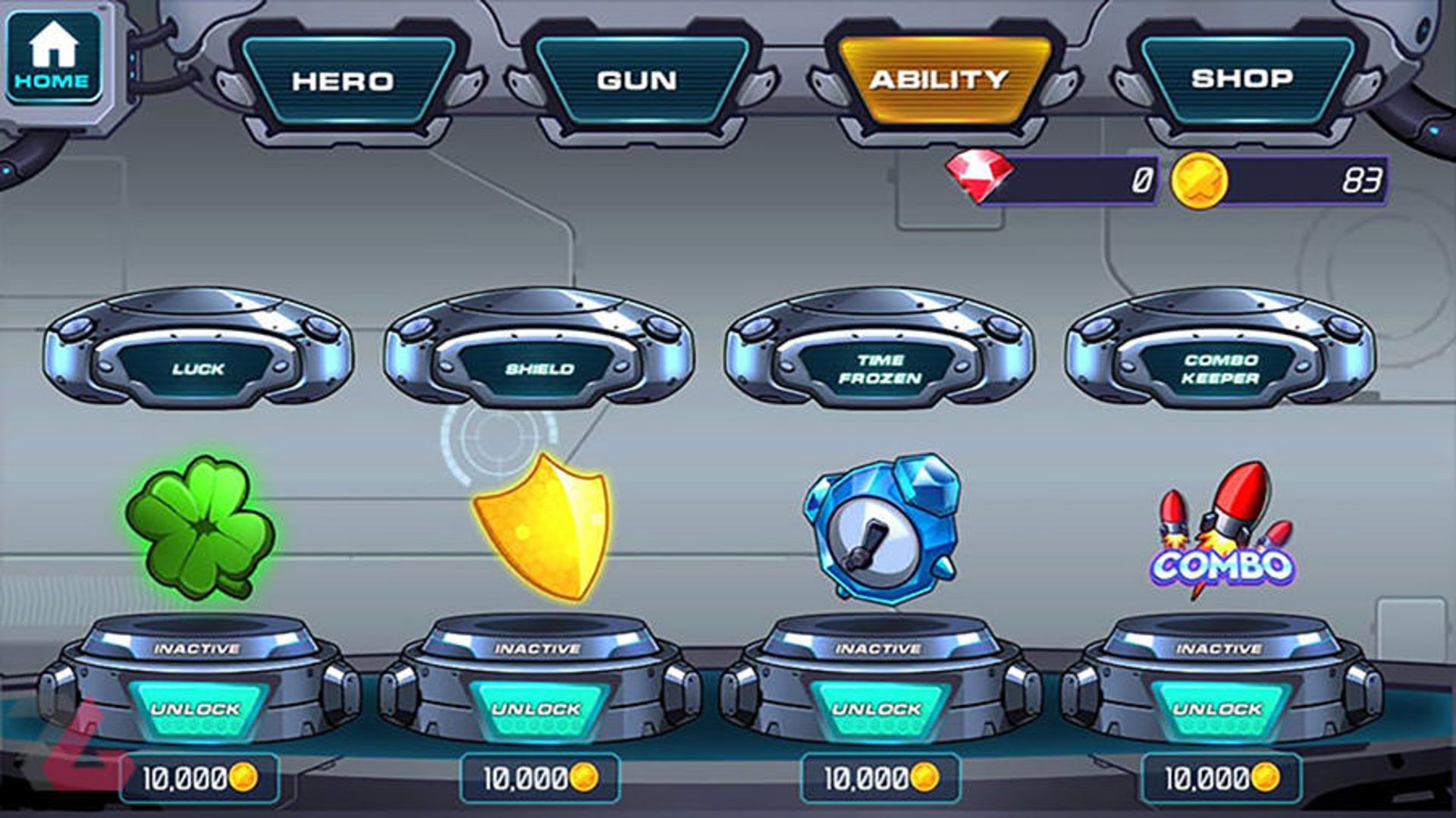Image resolution: width=1456 pixels, height=818 pixels.
Task: Unlock the Combo Keeper ability
Action: click(x=1218, y=710)
